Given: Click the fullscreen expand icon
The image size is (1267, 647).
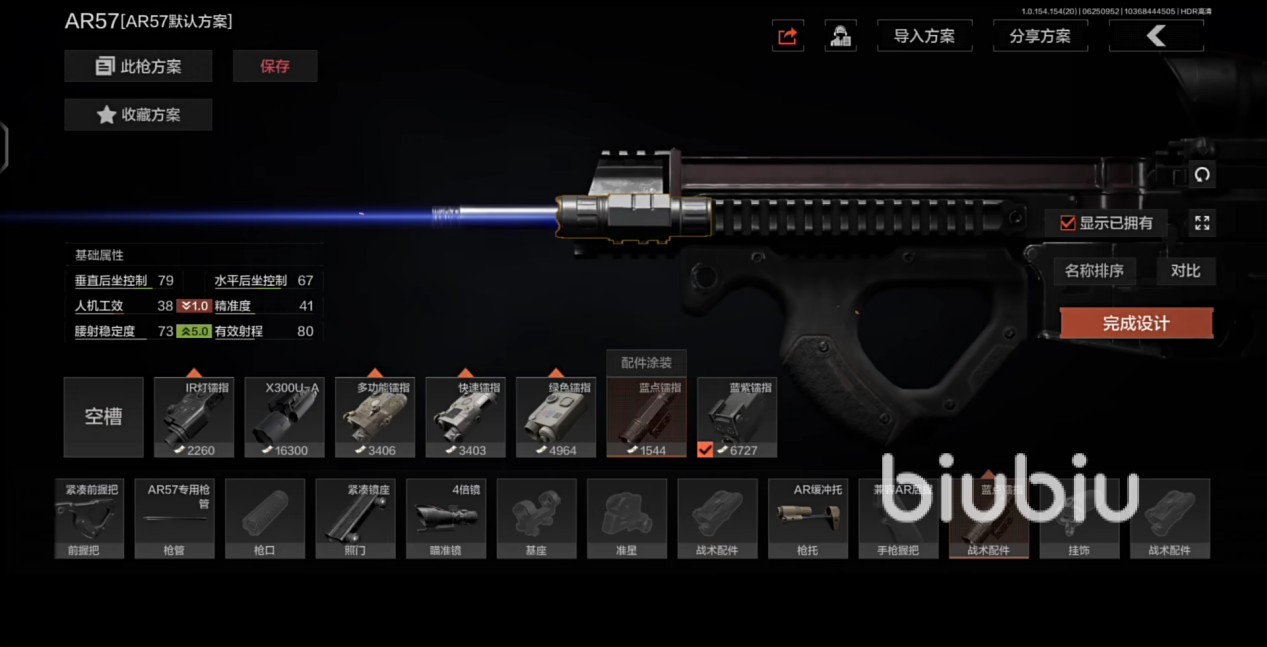Looking at the screenshot, I should [1202, 223].
